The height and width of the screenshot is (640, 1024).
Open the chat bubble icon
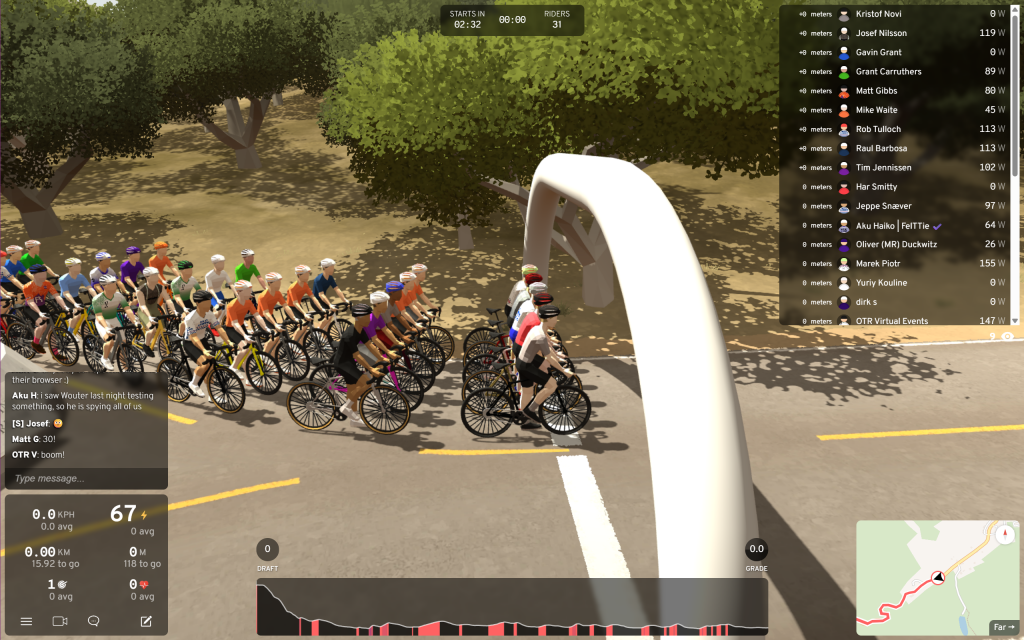click(94, 621)
